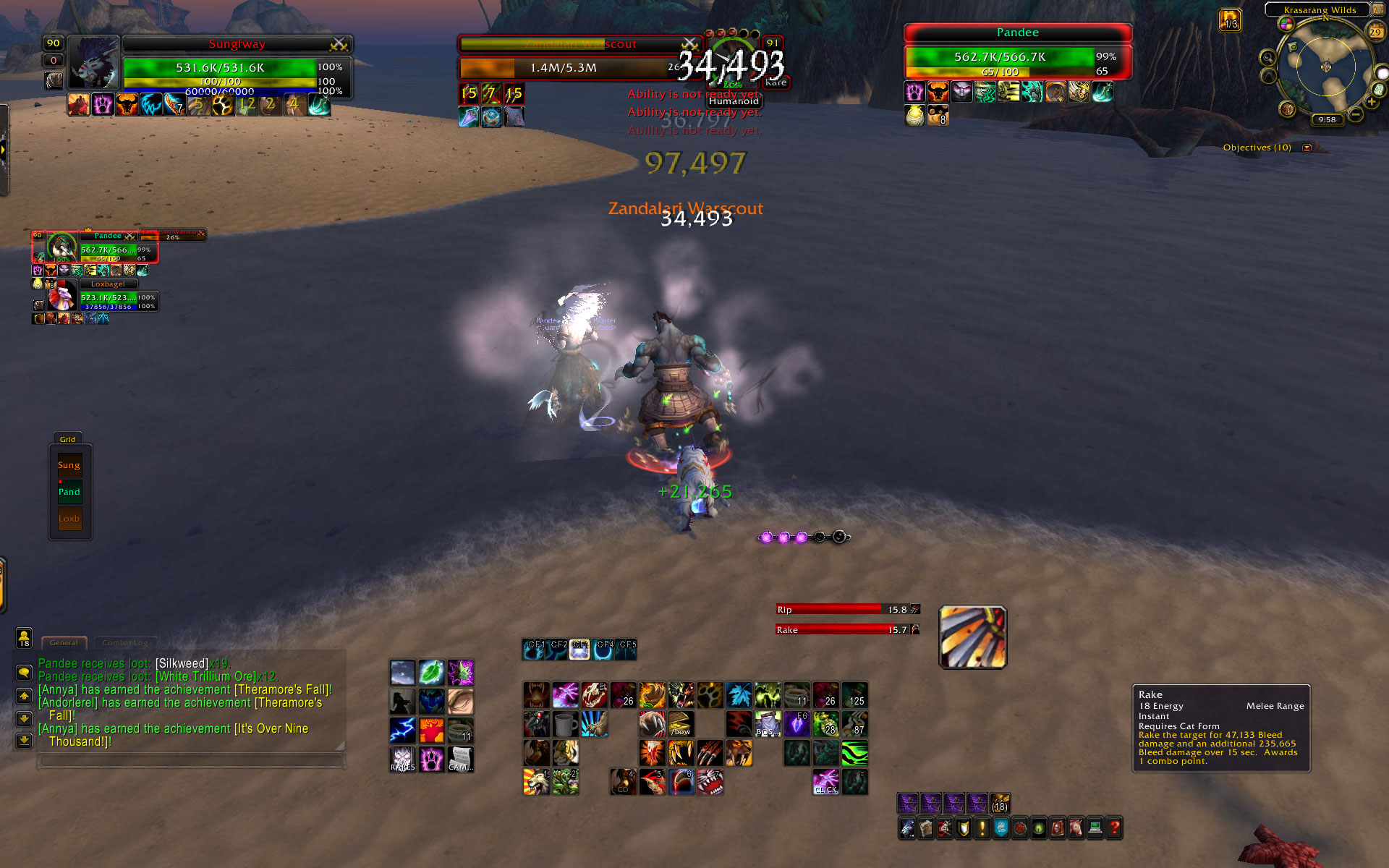Open the minimap tracking magnifying glass

pyautogui.click(x=1267, y=57)
